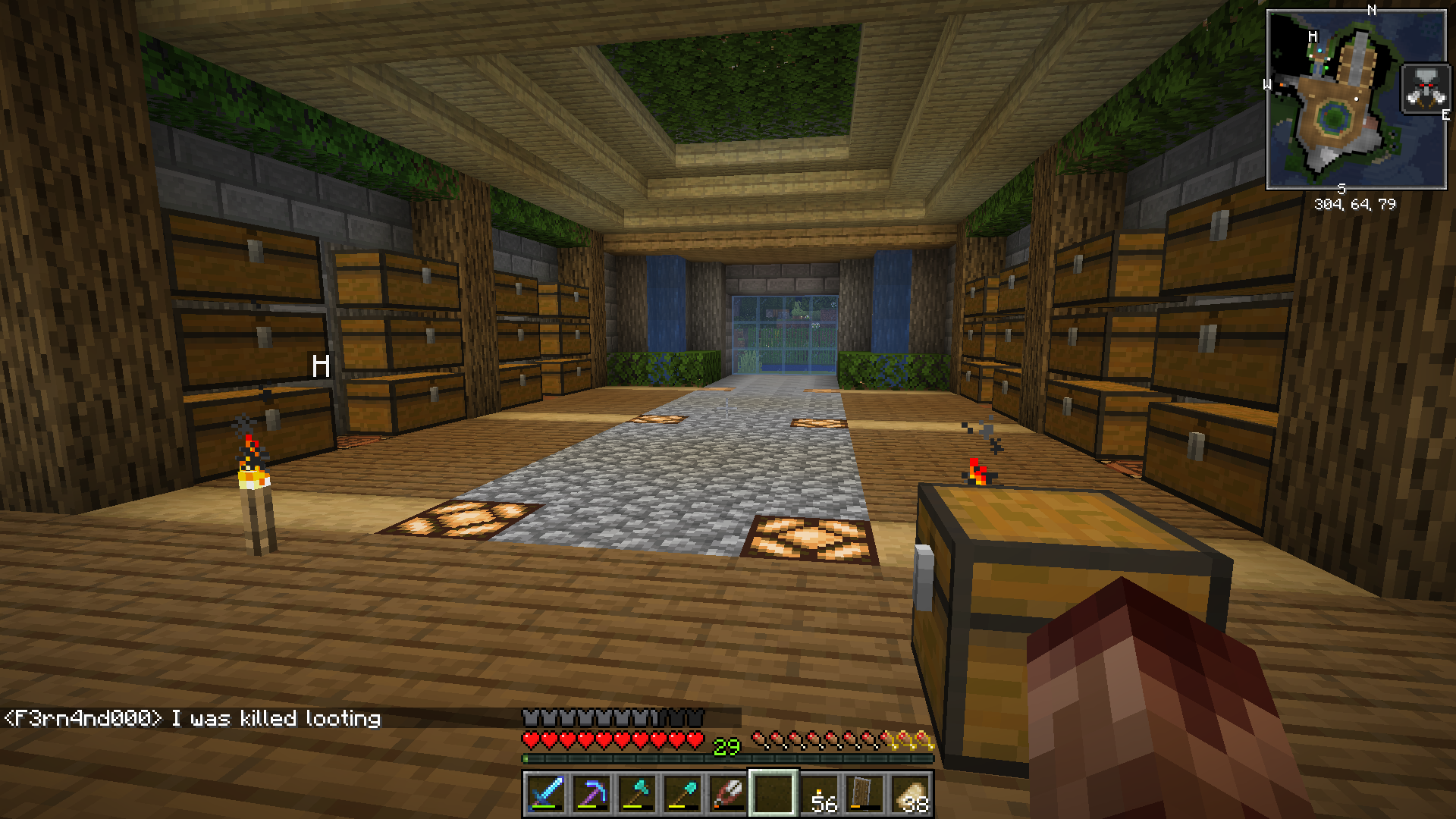Viewport: 1456px width, 819px height.
Task: Choose the enchanted diamond pickaxe slot
Action: click(591, 793)
